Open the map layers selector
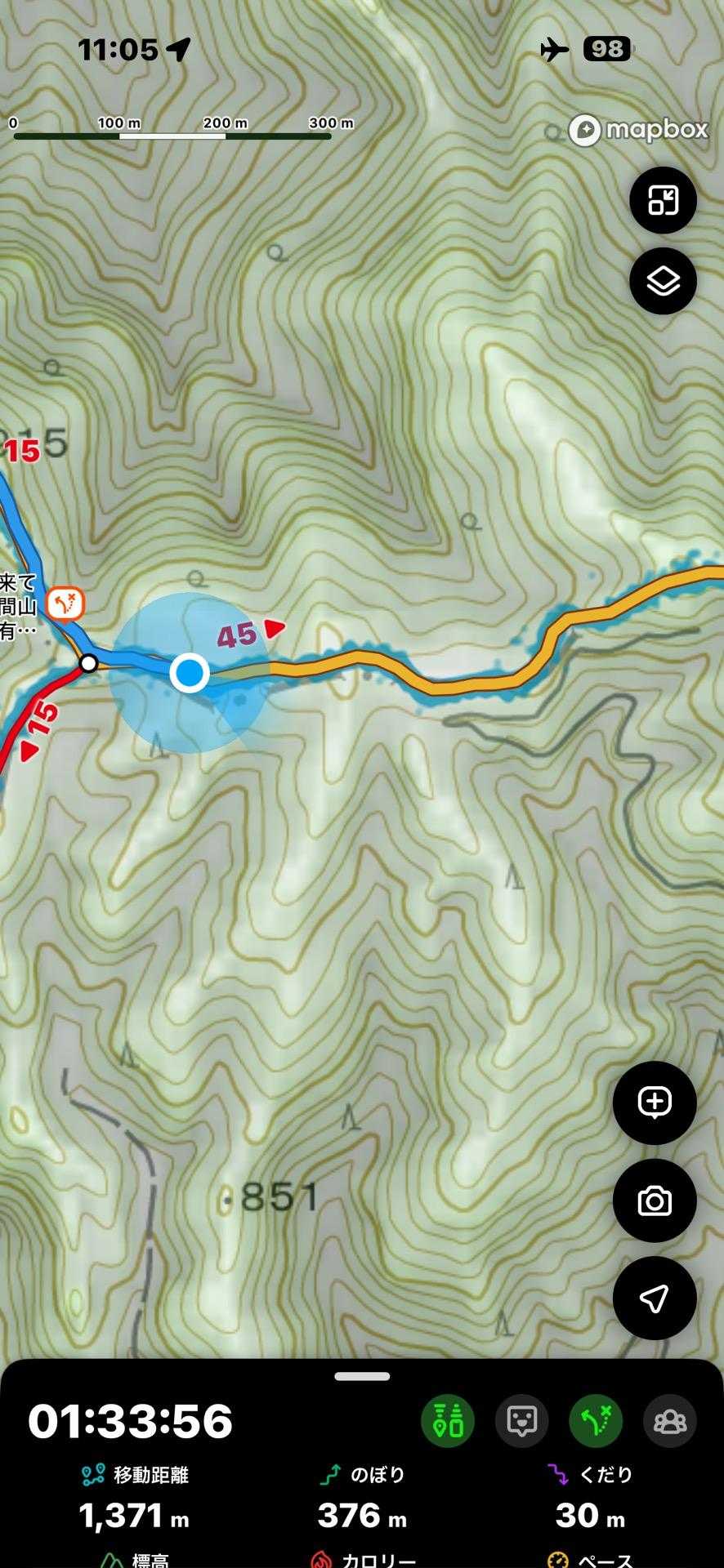Screen dimensions: 724x1568 tap(663, 281)
